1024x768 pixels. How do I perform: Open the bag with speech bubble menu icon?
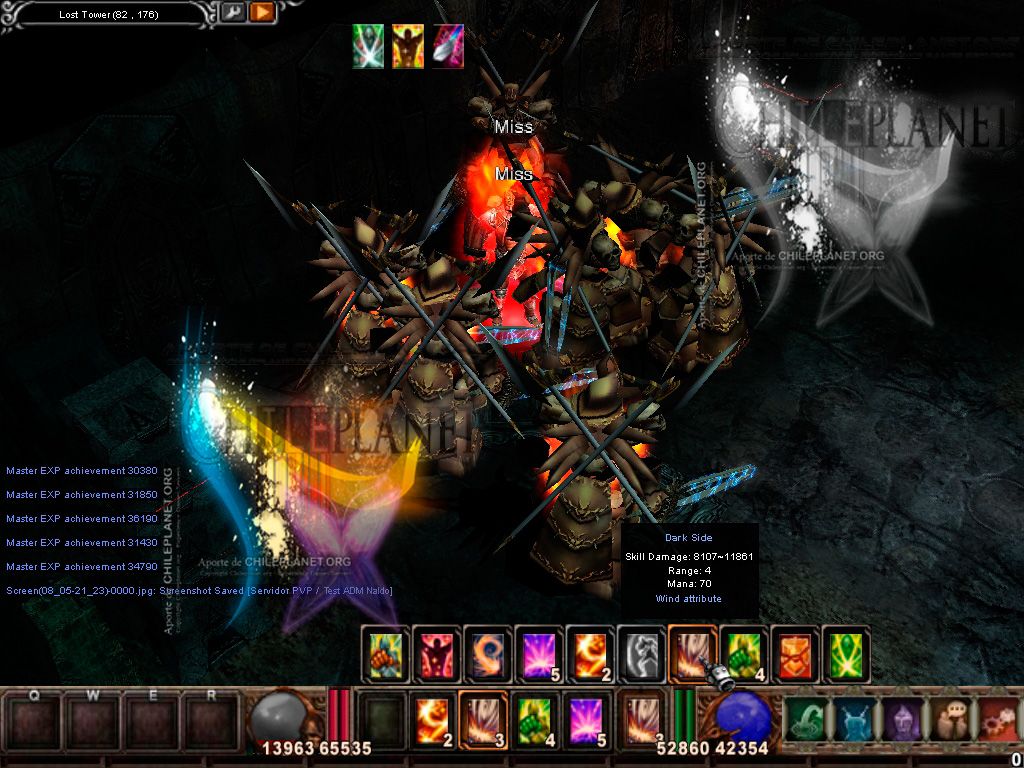[949, 719]
